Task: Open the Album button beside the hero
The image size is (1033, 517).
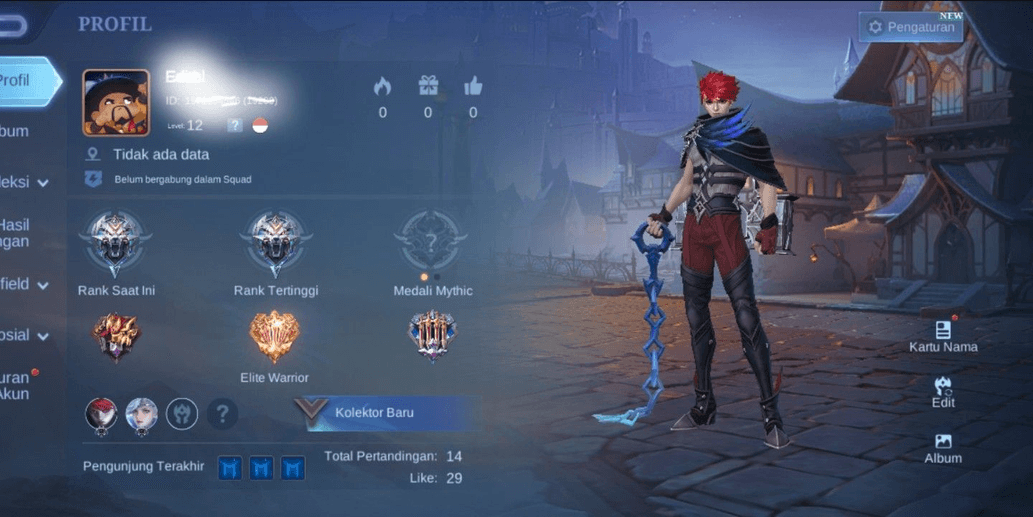Action: (x=942, y=448)
